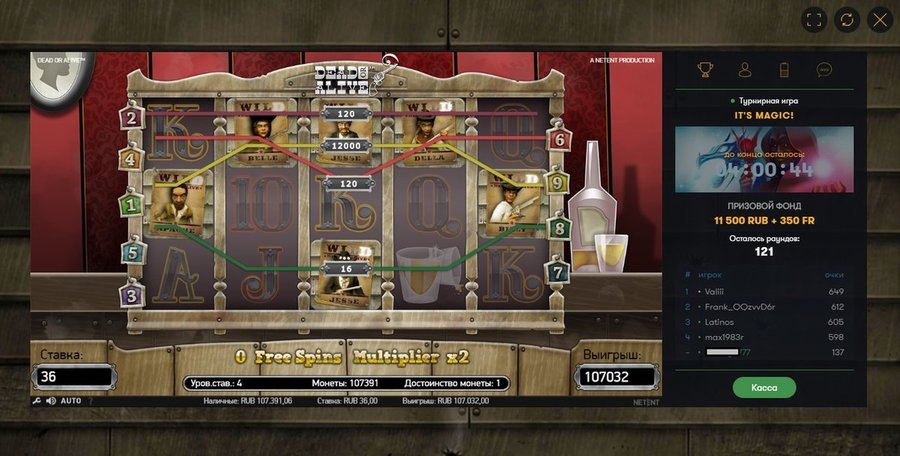
Task: Enter fullscreen mode
Action: (x=814, y=19)
